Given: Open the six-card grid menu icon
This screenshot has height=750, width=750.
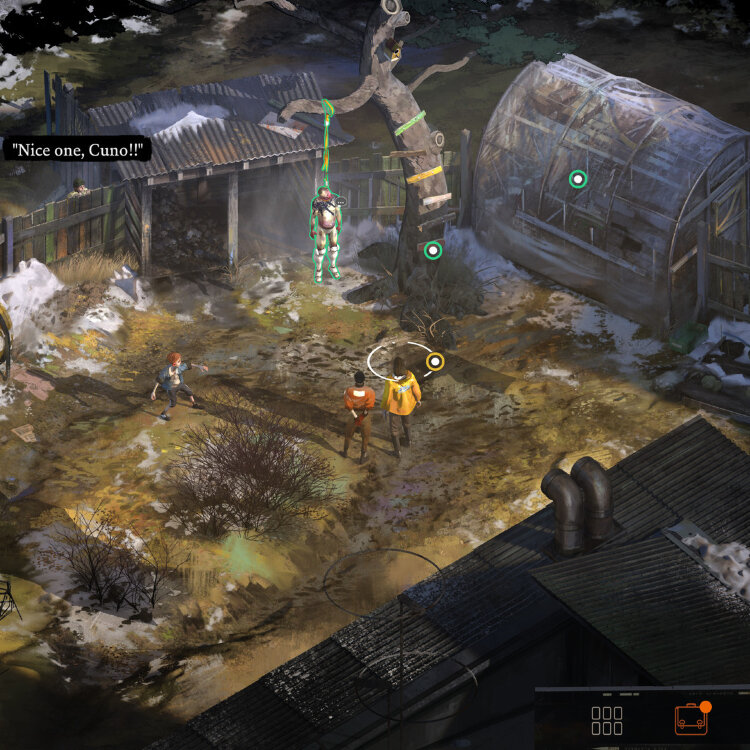Looking at the screenshot, I should coord(607,720).
